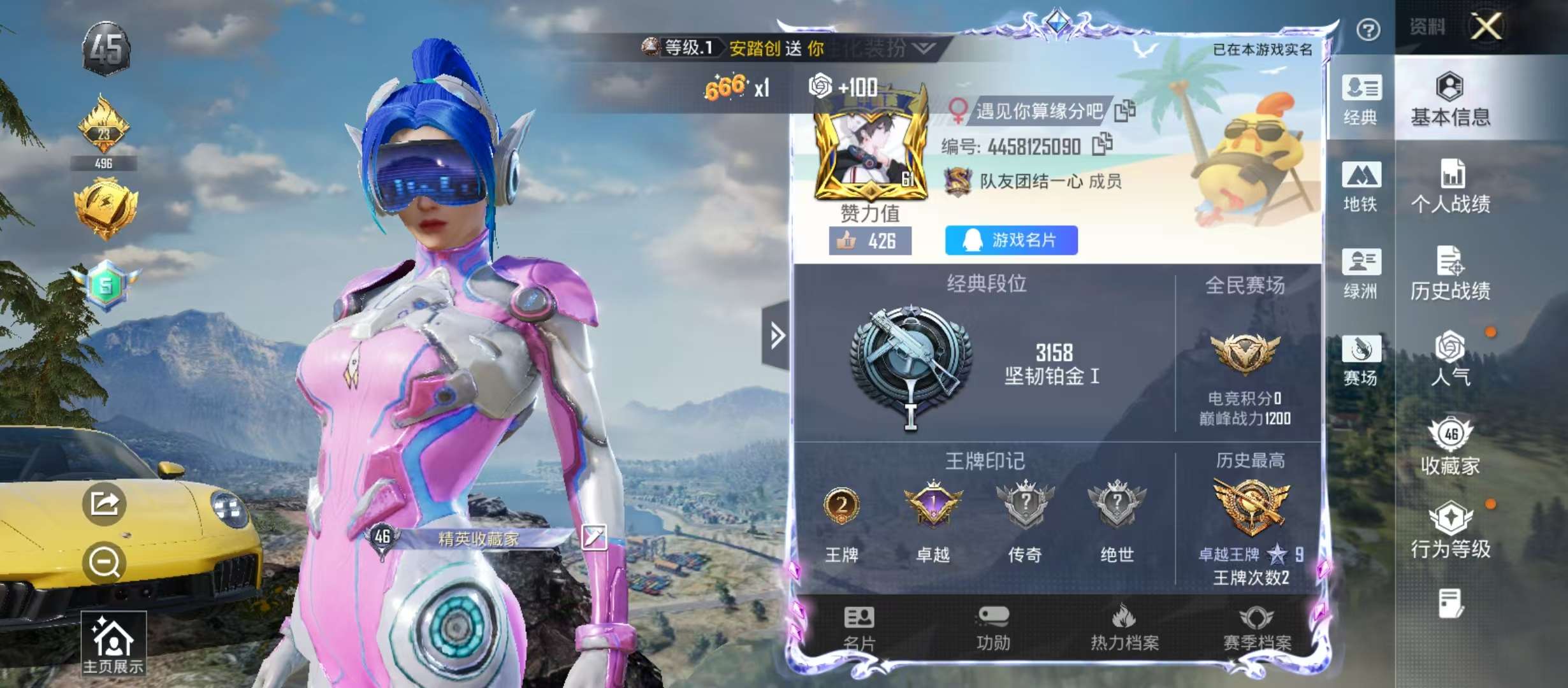
Task: Click the question mark help icon
Action: pyautogui.click(x=1368, y=29)
